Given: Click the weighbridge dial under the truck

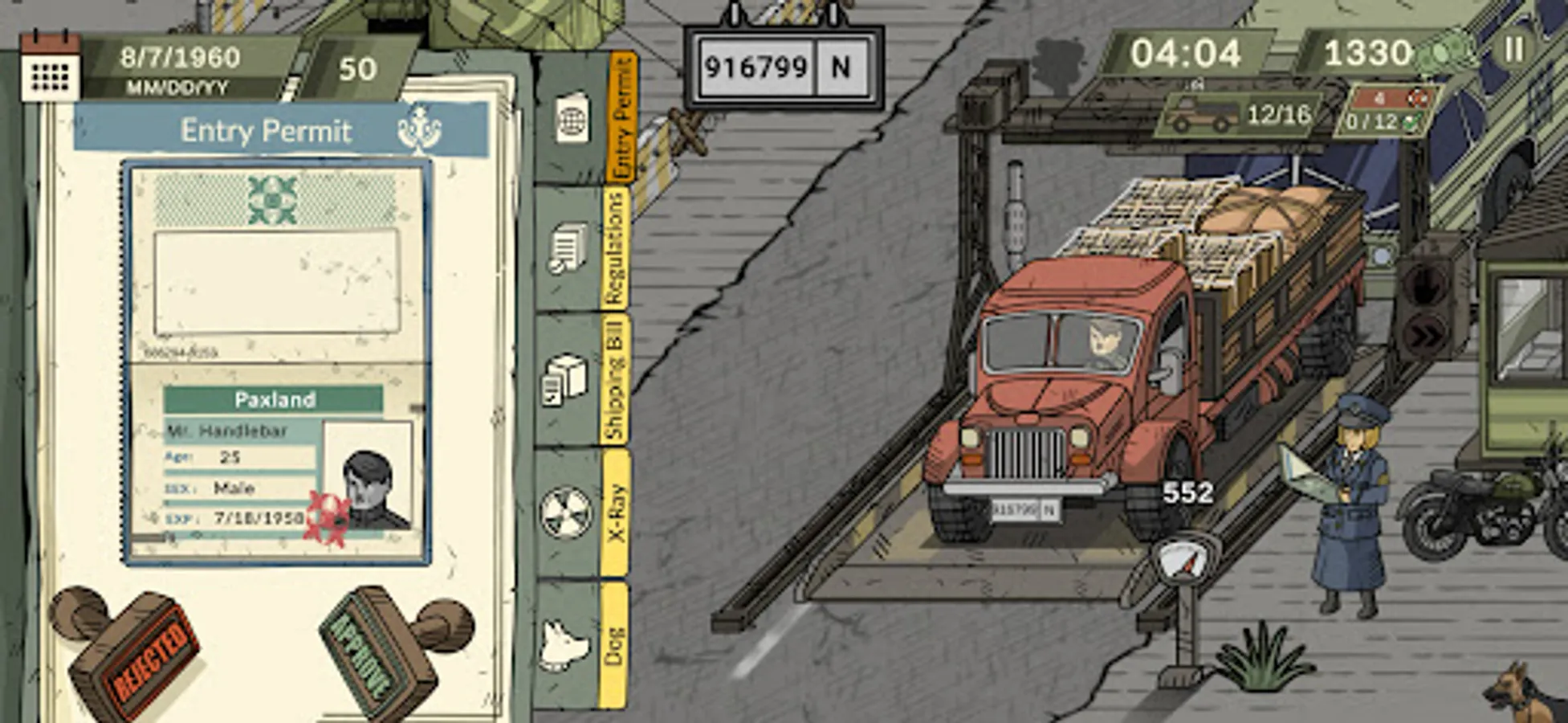Looking at the screenshot, I should pos(1180,560).
